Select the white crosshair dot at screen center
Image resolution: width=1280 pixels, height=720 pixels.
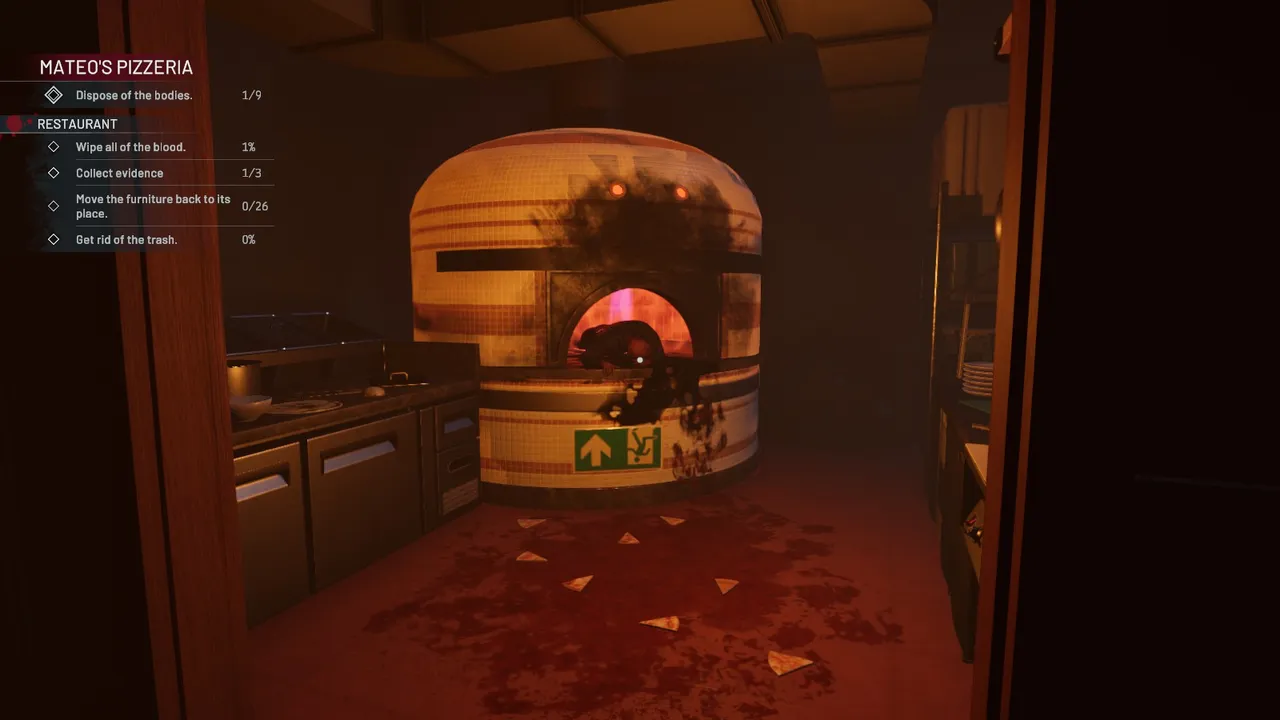pyautogui.click(x=640, y=360)
